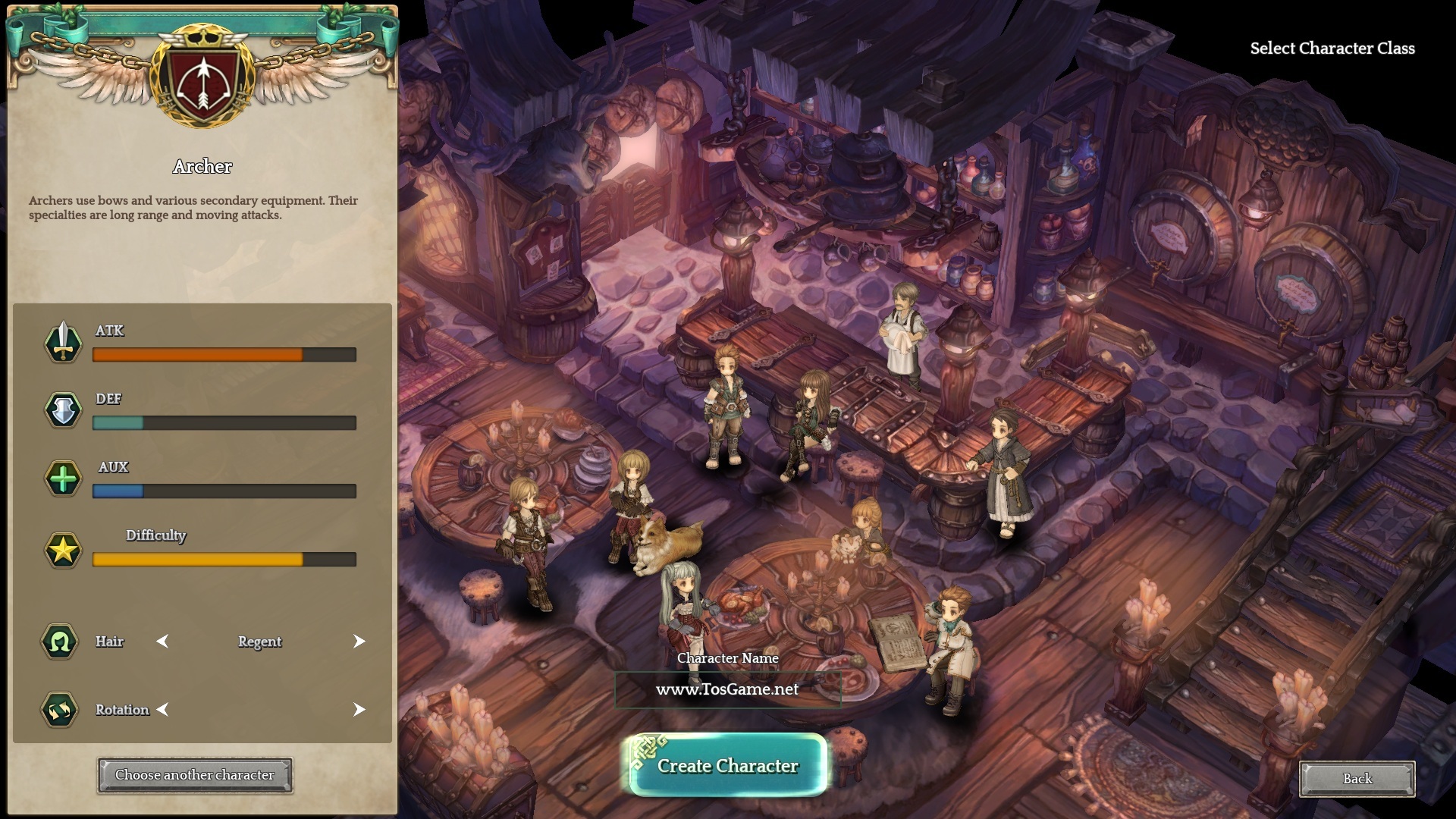Select previous hair style with left arrow
The width and height of the screenshot is (1456, 819).
click(162, 642)
